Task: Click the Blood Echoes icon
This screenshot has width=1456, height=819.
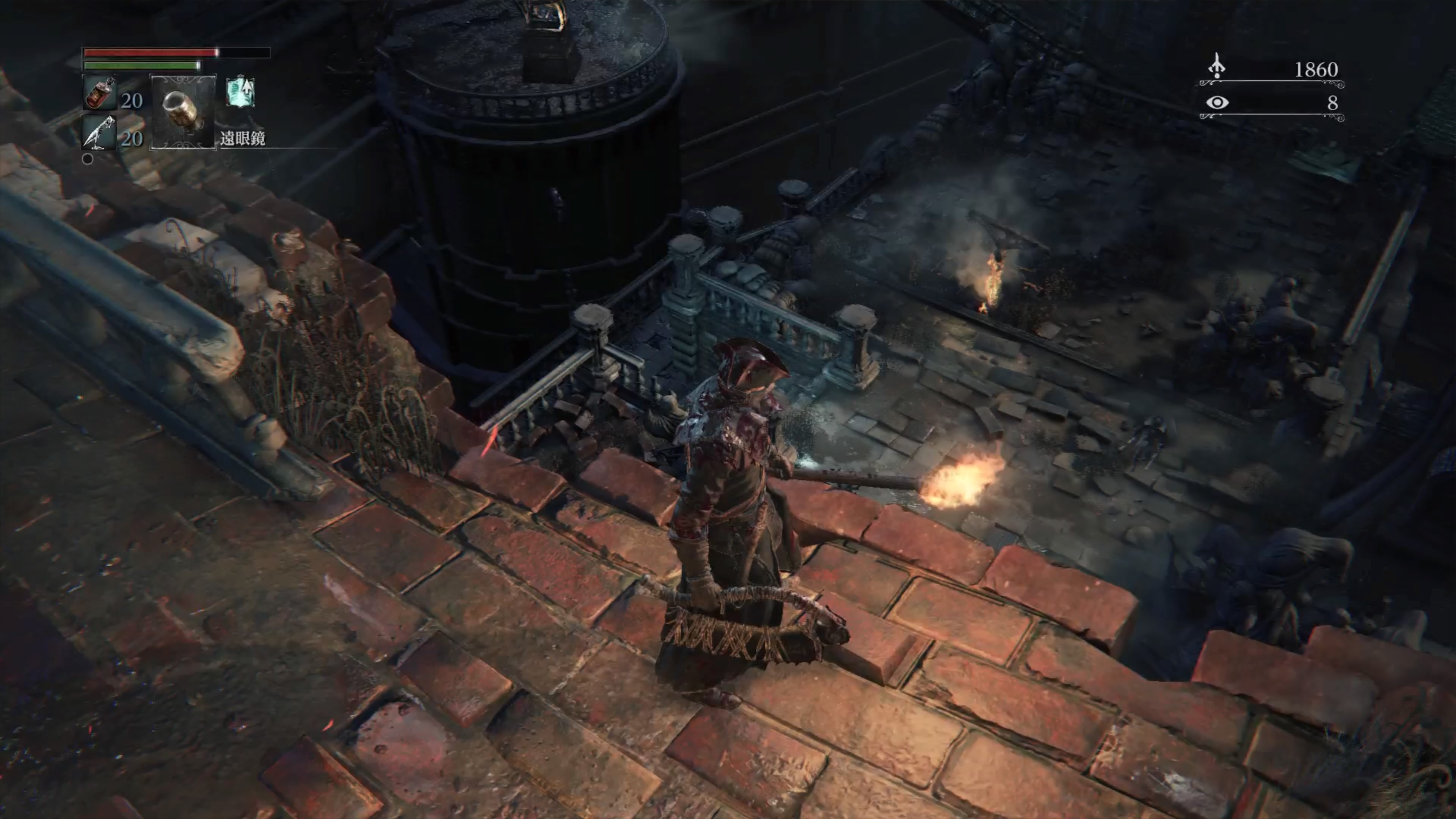Action: pyautogui.click(x=1216, y=67)
